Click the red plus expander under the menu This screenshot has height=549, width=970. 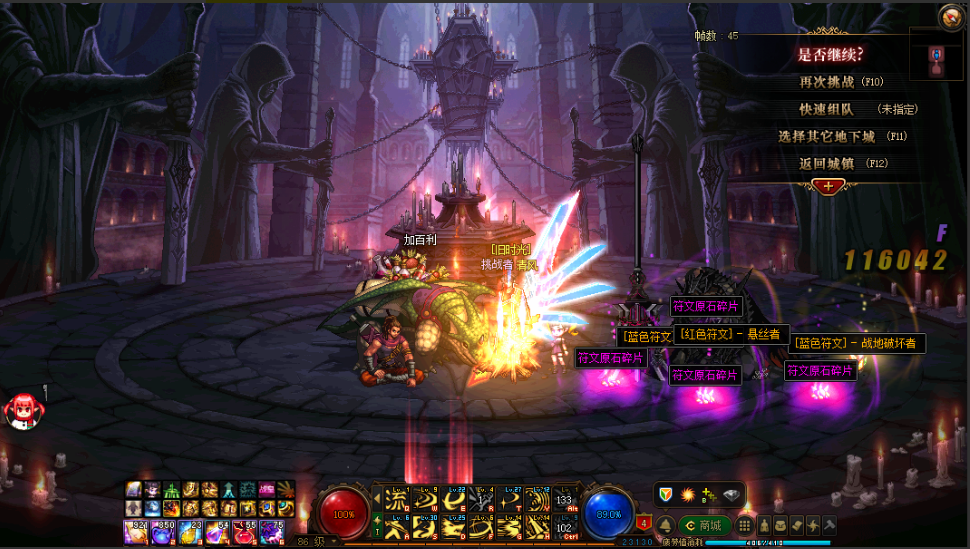tap(828, 185)
